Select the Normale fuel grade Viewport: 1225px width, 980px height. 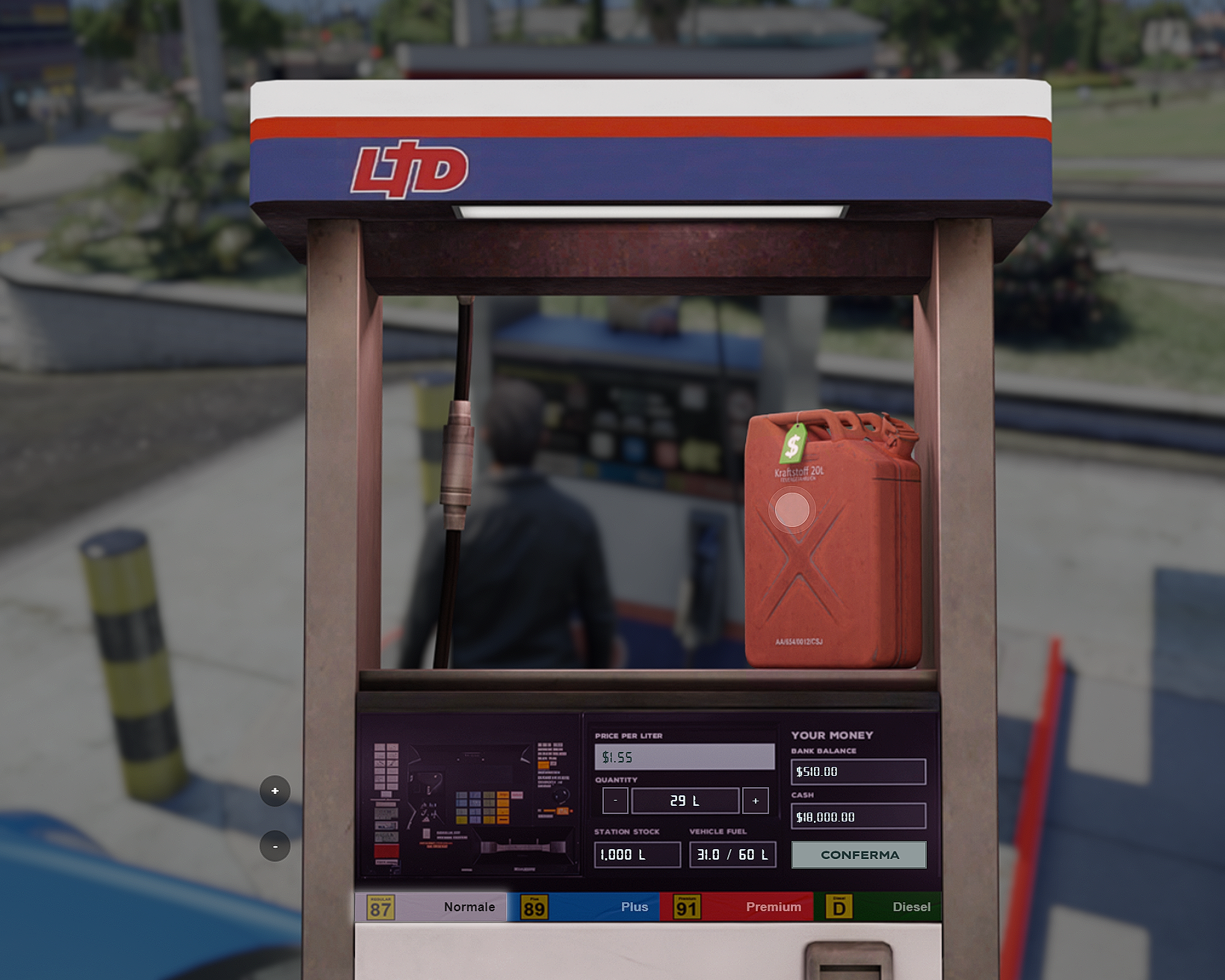[x=469, y=907]
